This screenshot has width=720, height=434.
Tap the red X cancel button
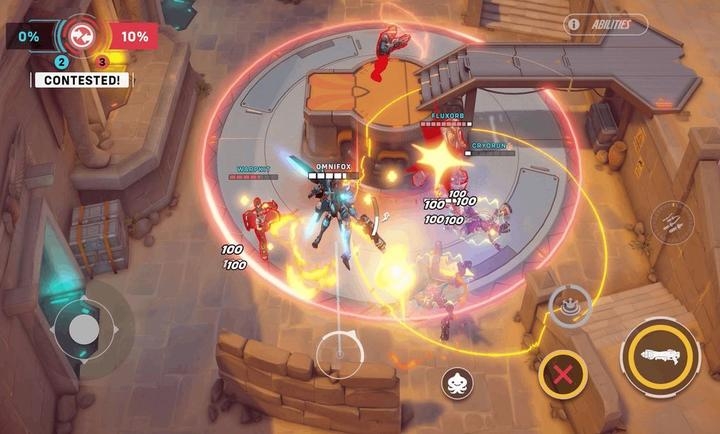[563, 376]
